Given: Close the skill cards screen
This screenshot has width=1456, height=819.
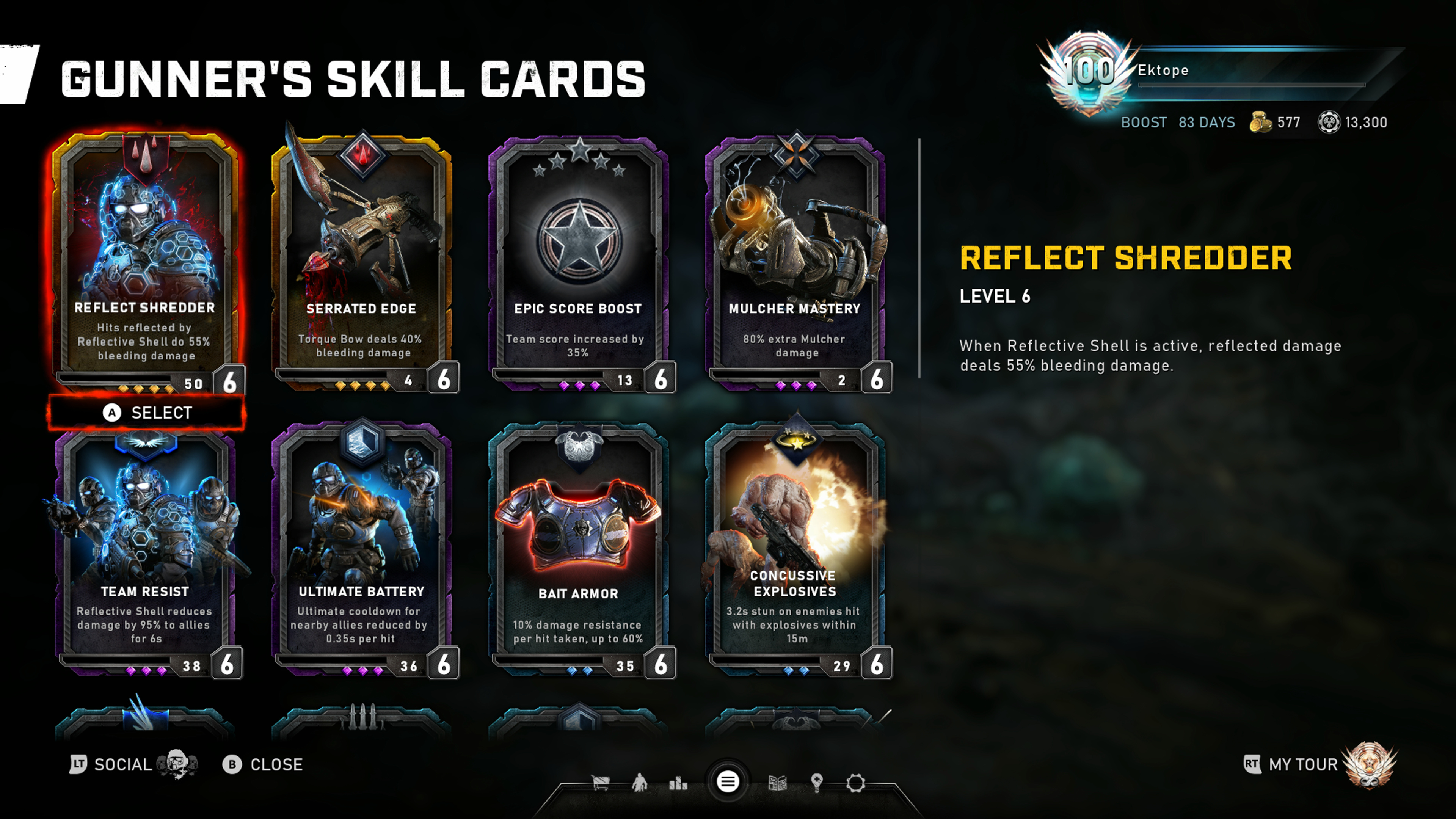Looking at the screenshot, I should click(263, 765).
